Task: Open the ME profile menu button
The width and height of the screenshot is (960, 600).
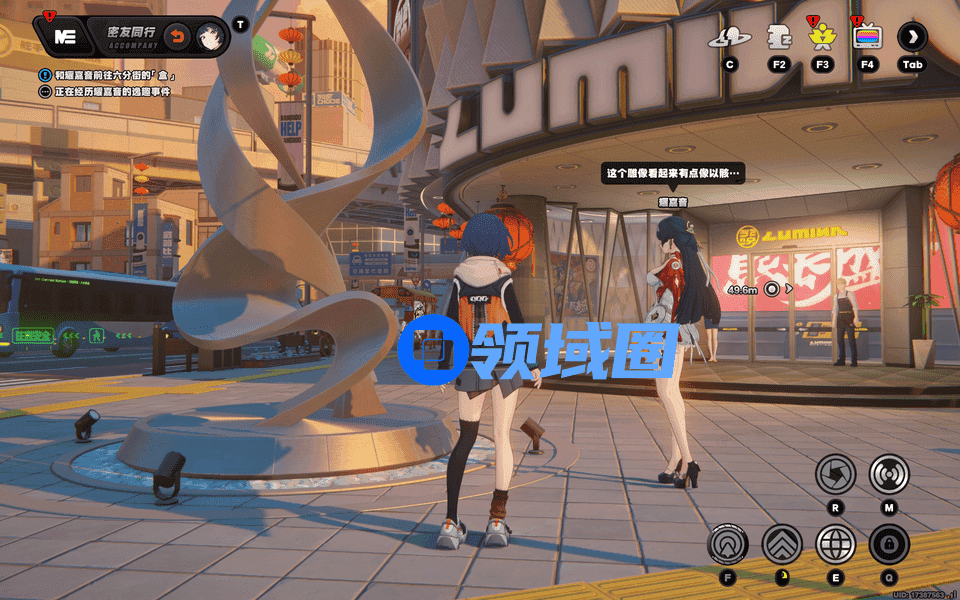Action: coord(65,36)
